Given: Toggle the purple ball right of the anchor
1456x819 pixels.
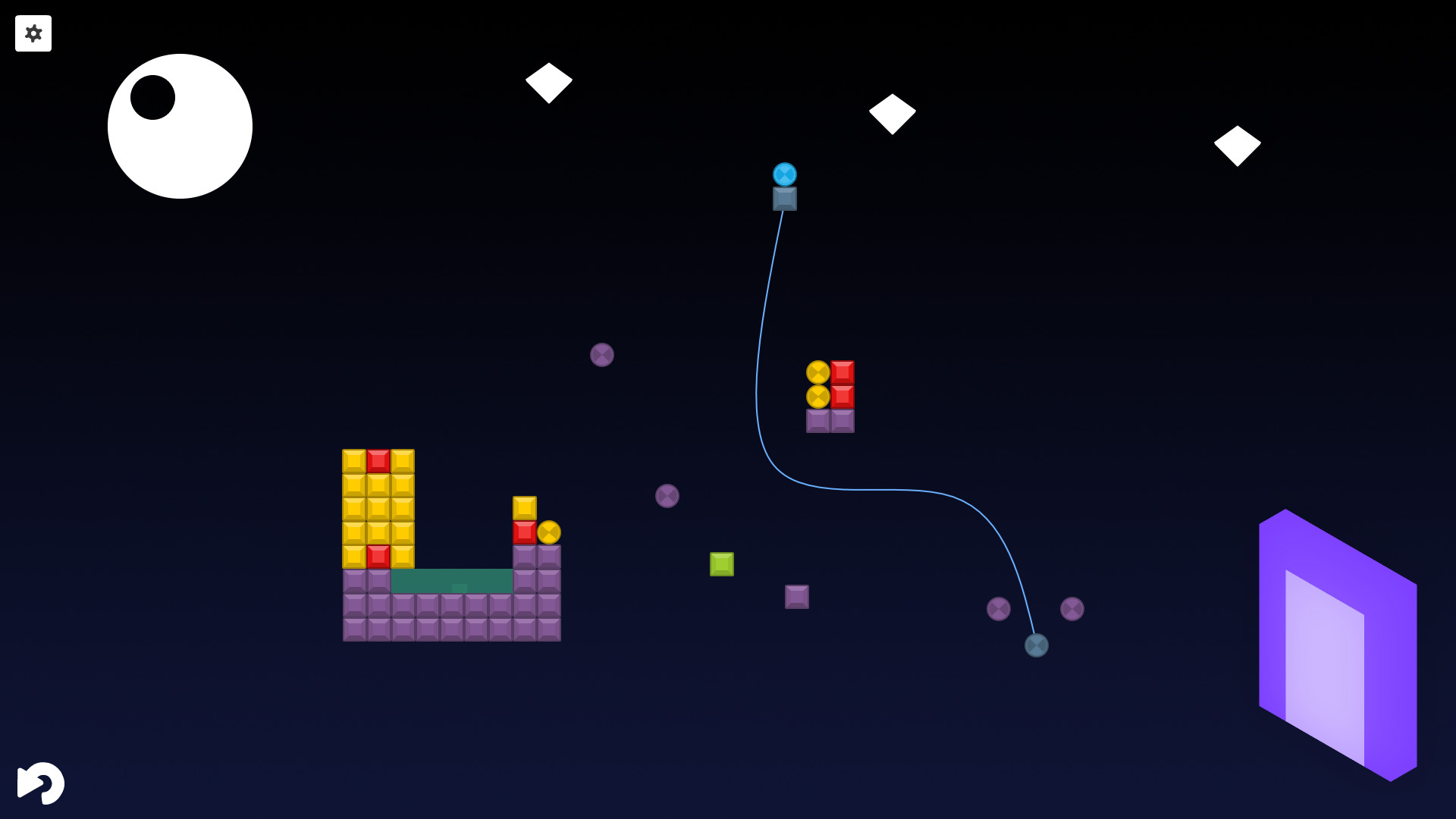Looking at the screenshot, I should [x=1072, y=609].
